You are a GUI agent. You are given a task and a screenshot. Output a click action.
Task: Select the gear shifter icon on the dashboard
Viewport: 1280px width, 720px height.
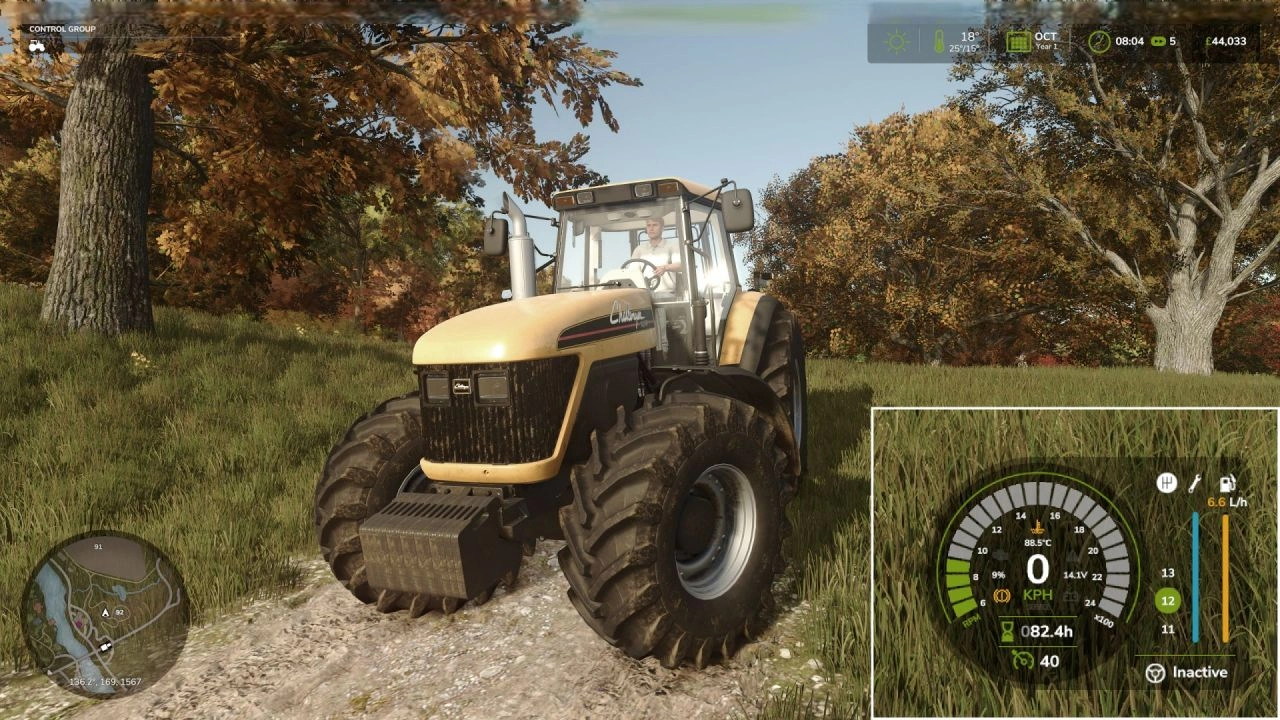point(1166,483)
